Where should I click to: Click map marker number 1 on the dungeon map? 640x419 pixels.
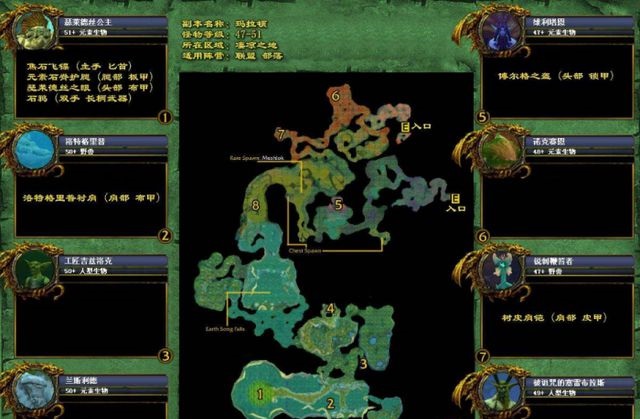click(x=261, y=393)
